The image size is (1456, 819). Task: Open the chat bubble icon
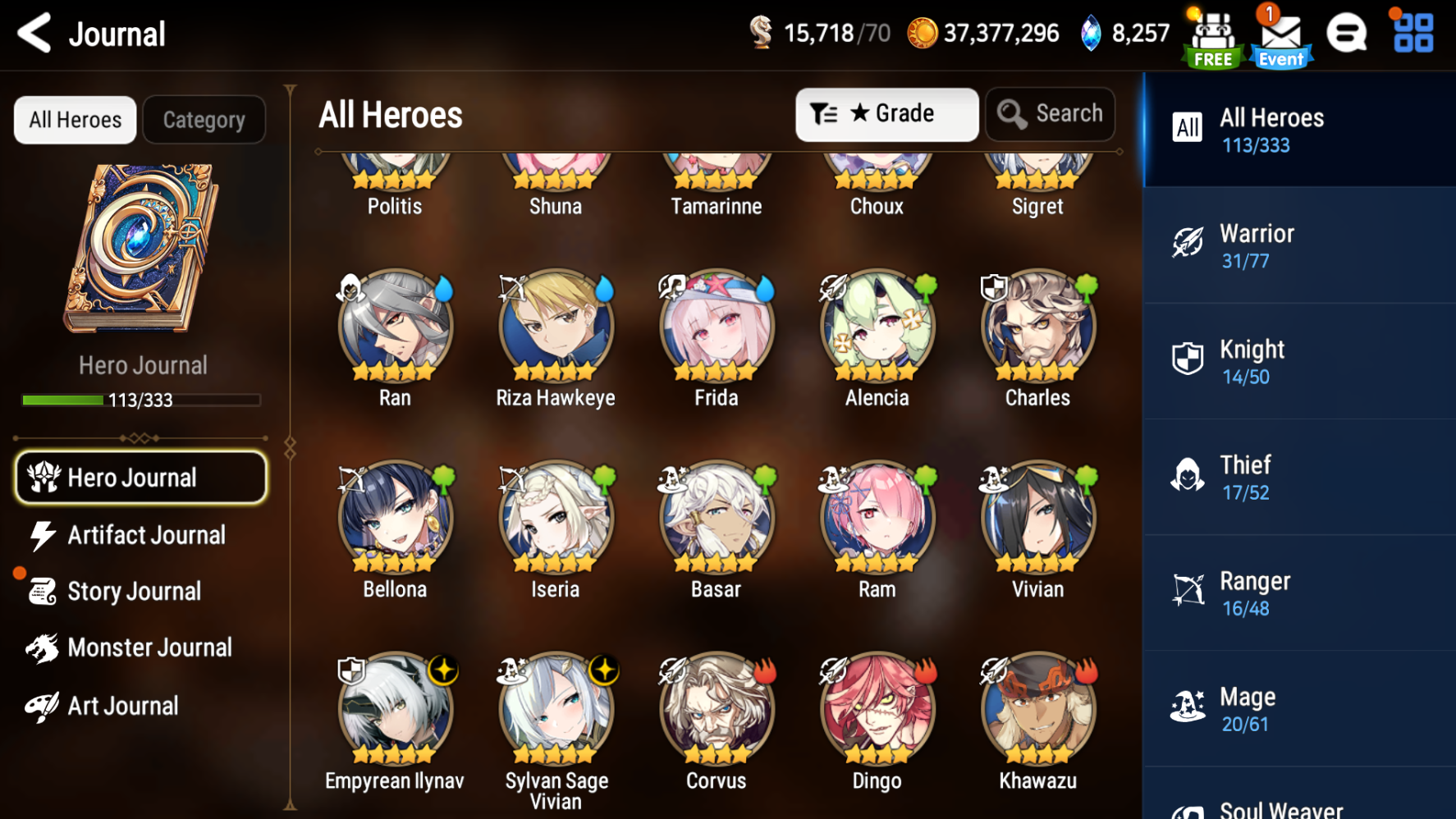(1347, 34)
